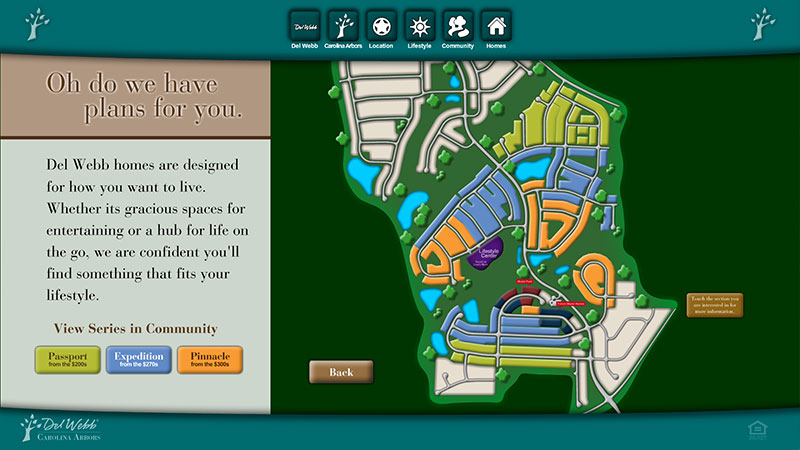Screen dimensions: 800x450
Task: Choose the Expedition series button
Action: coord(139,359)
